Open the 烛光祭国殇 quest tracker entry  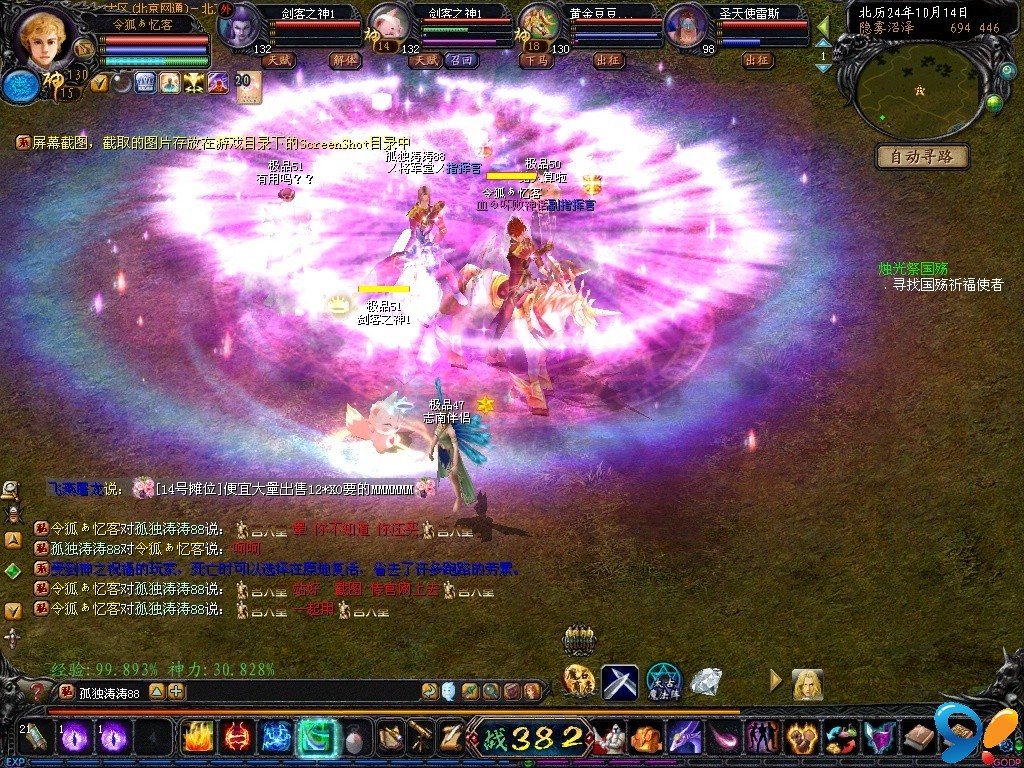coord(913,269)
